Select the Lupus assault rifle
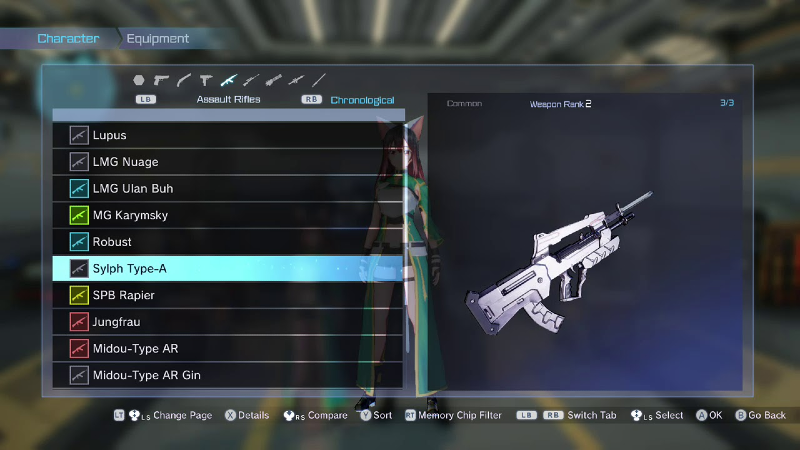 coord(228,135)
